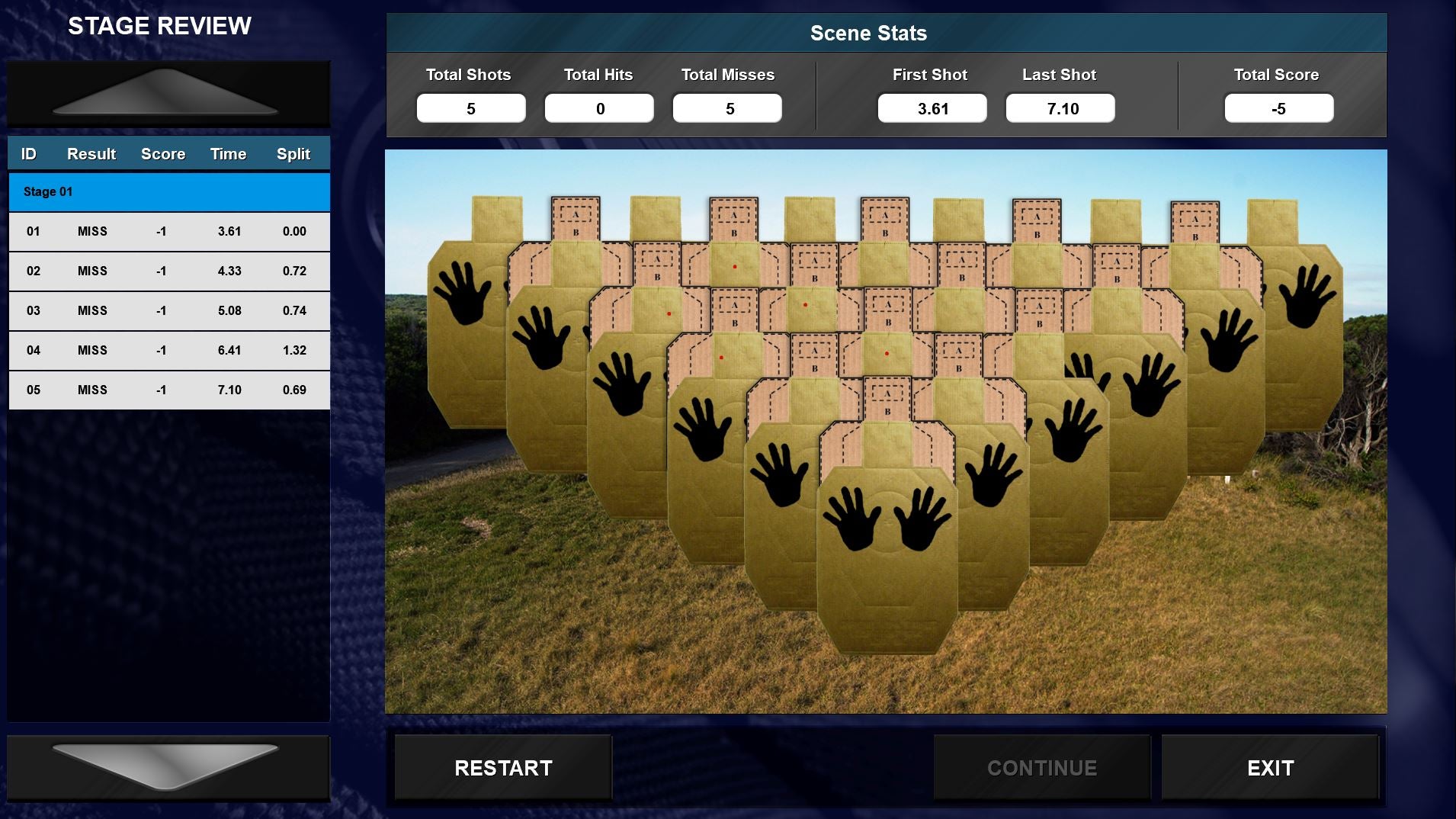This screenshot has width=1456, height=819.
Task: Click the greyed-out Continue button
Action: (1041, 767)
